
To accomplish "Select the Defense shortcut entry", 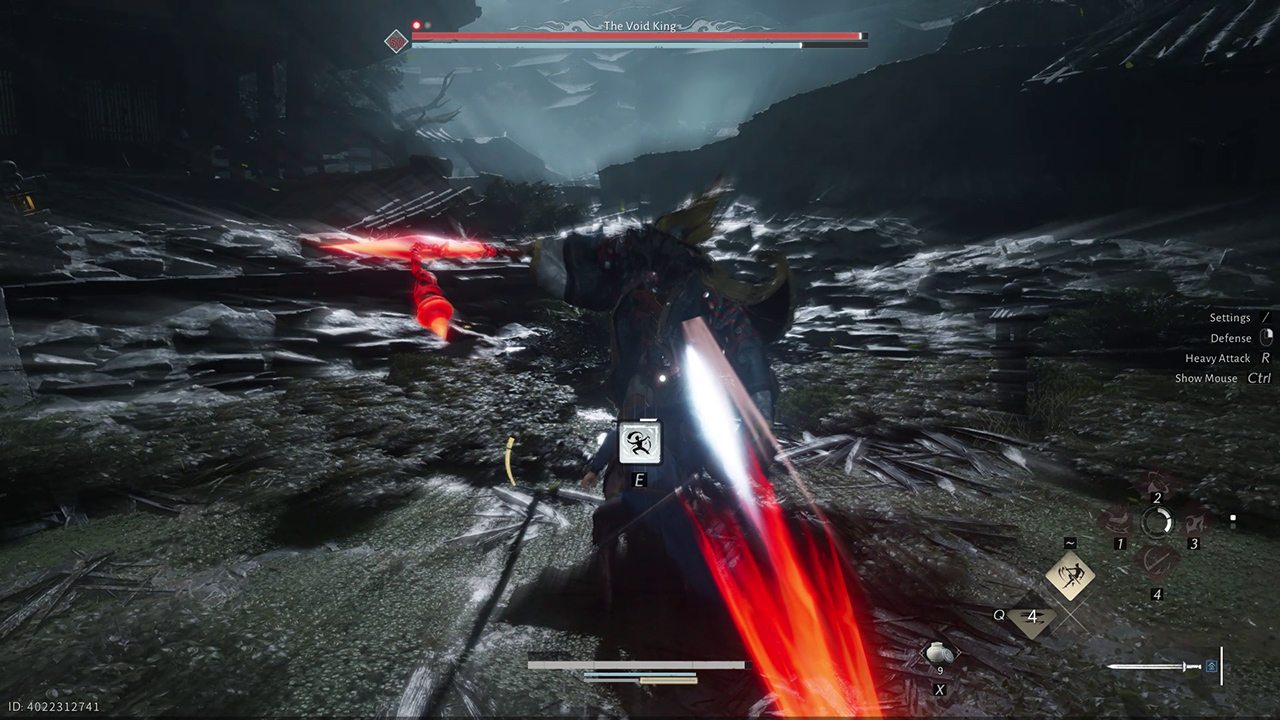I will point(1231,338).
